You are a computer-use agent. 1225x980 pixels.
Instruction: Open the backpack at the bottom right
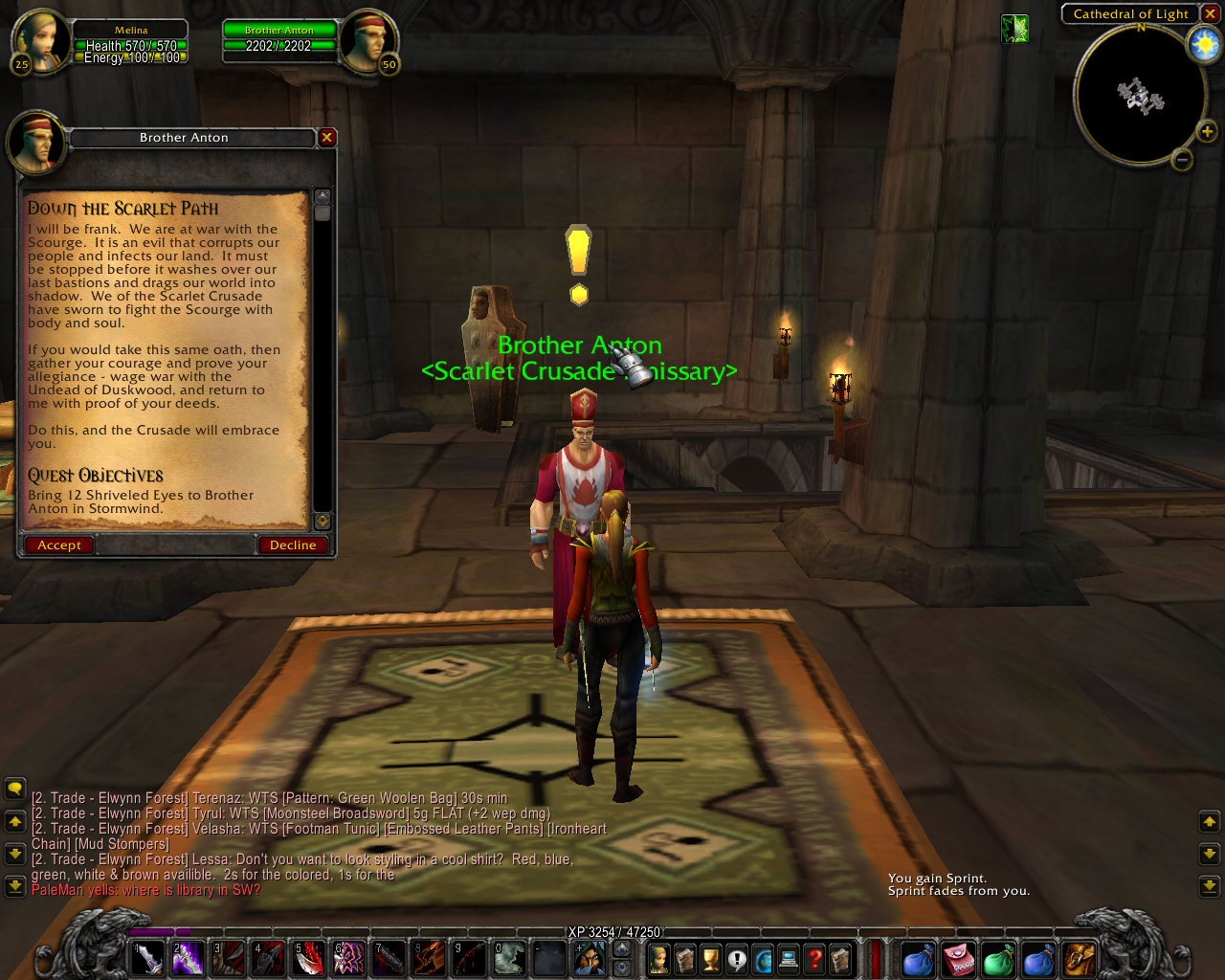[x=1078, y=960]
